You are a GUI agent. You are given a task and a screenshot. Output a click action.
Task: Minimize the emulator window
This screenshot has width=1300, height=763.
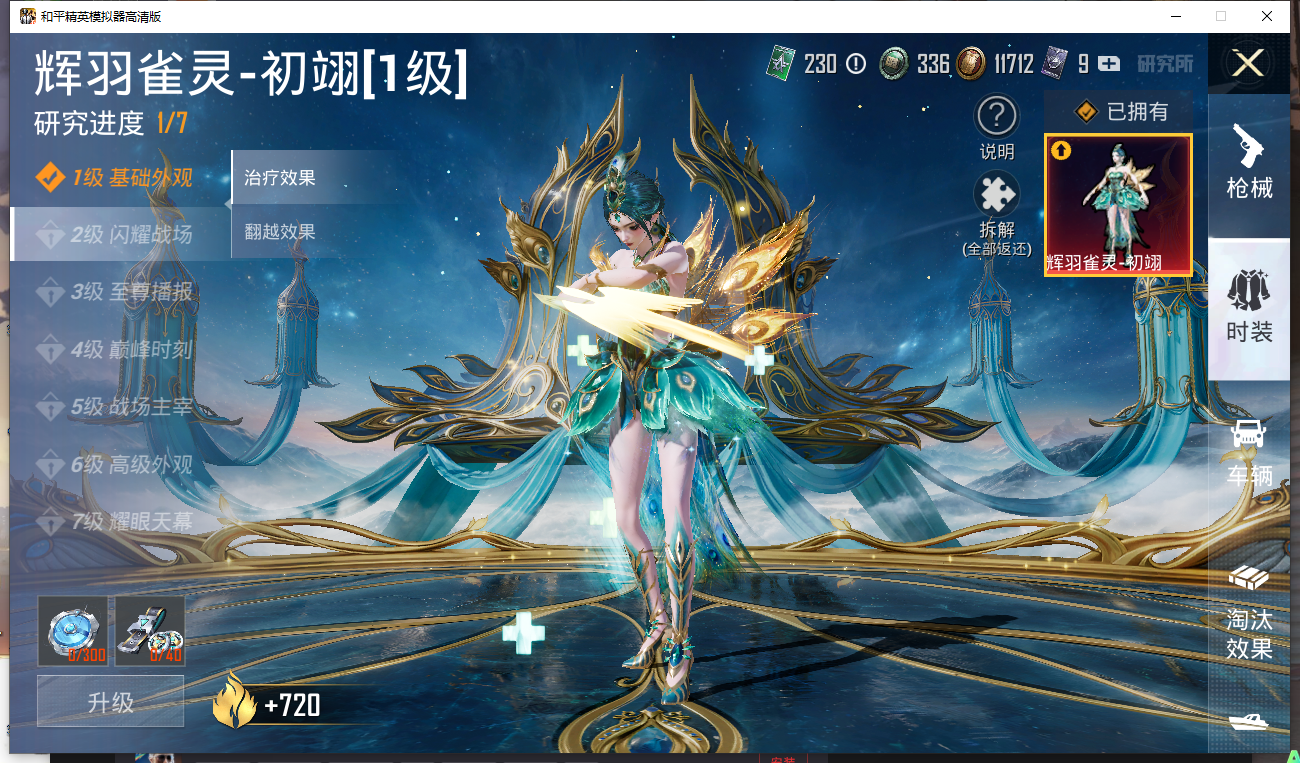coord(1174,16)
